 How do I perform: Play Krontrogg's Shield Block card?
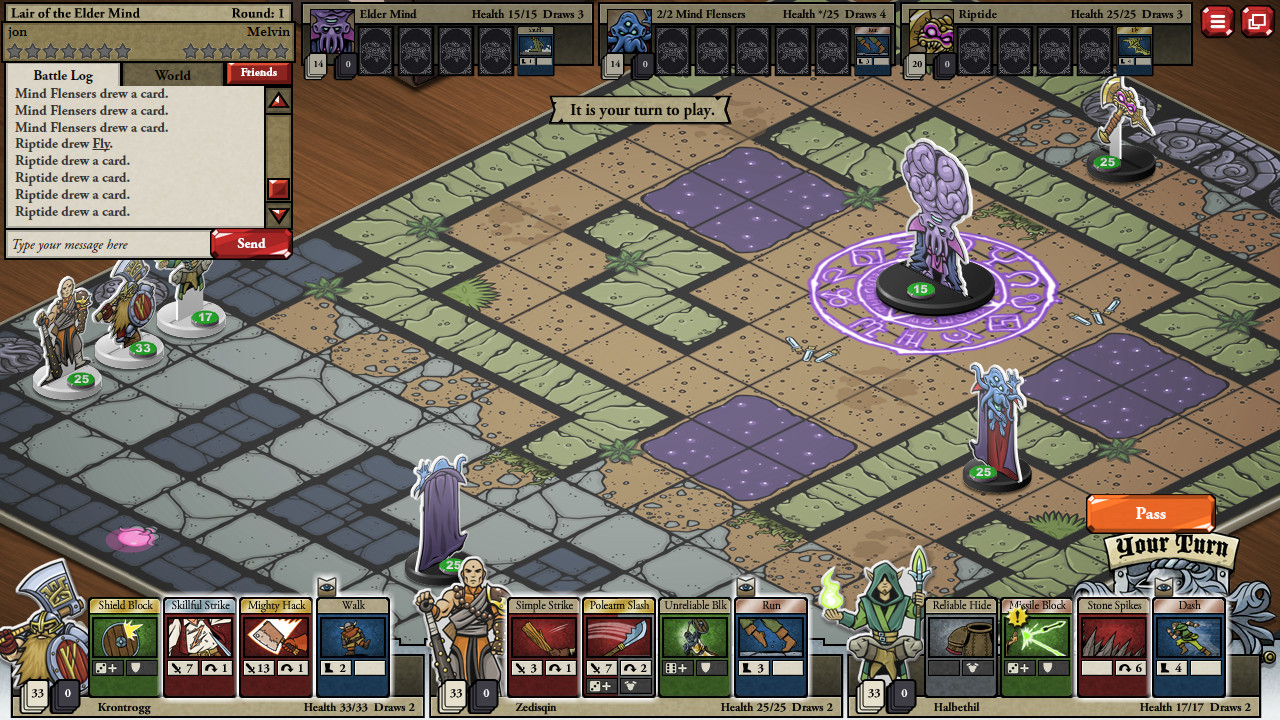coord(124,645)
